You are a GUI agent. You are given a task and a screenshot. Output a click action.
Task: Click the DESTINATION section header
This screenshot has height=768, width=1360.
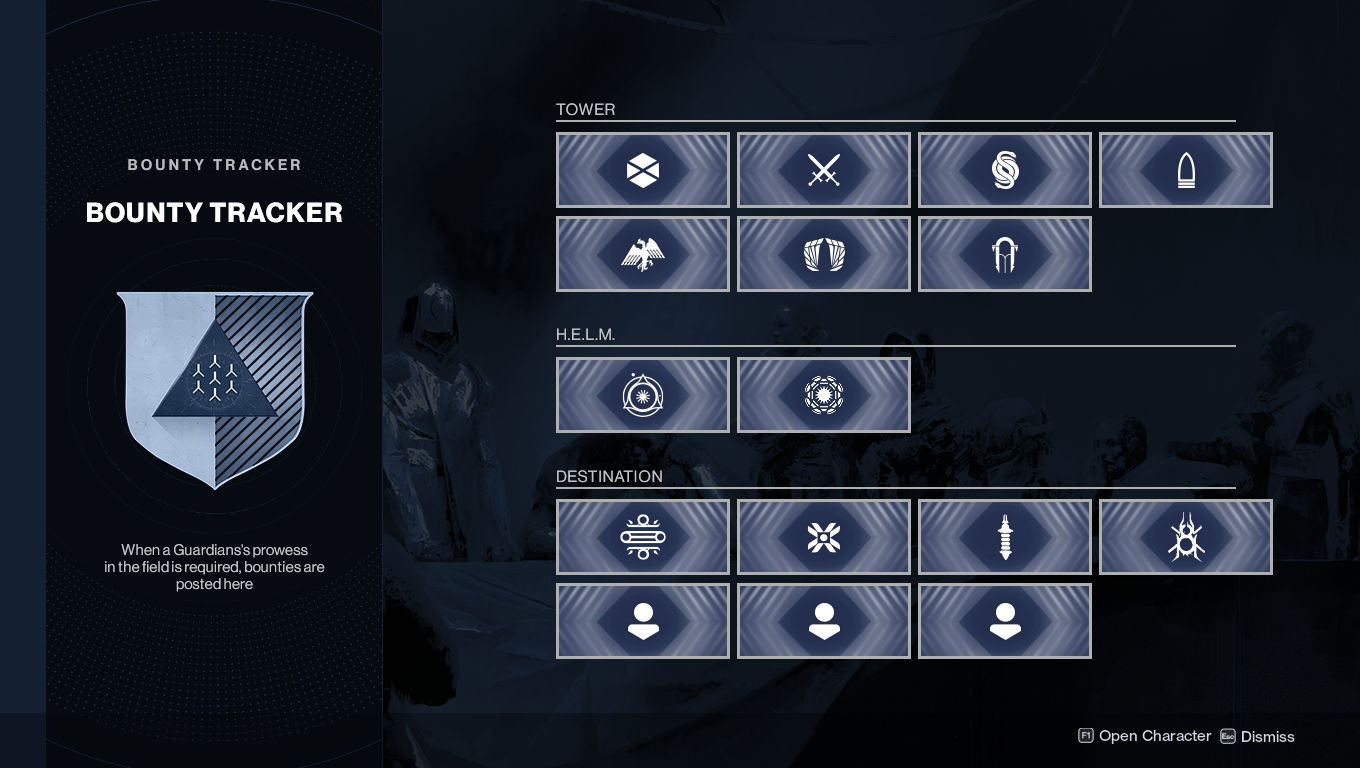coord(609,477)
